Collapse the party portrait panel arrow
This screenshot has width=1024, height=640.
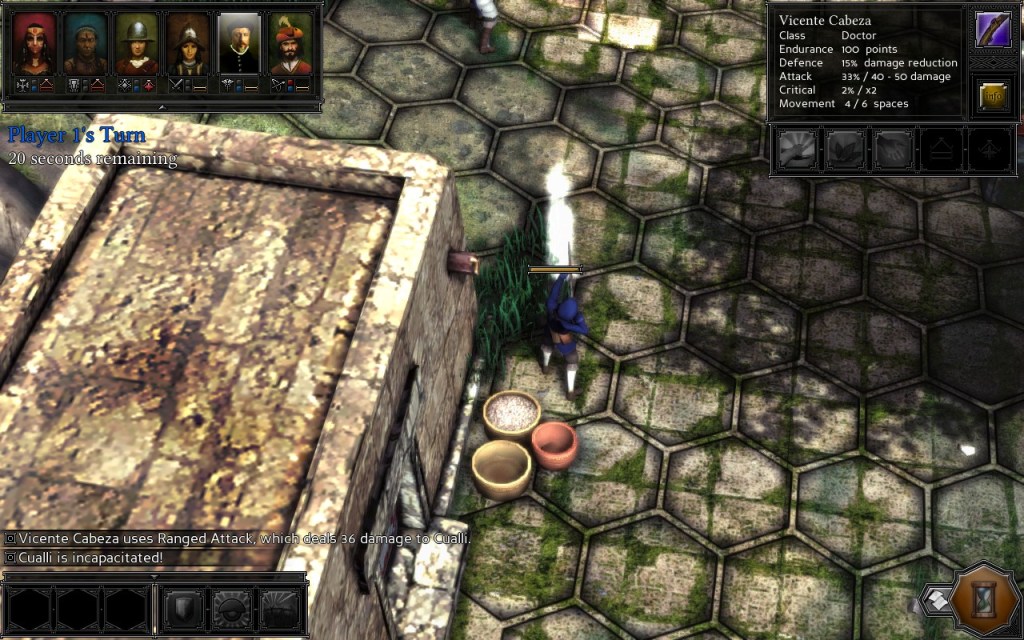[x=161, y=106]
